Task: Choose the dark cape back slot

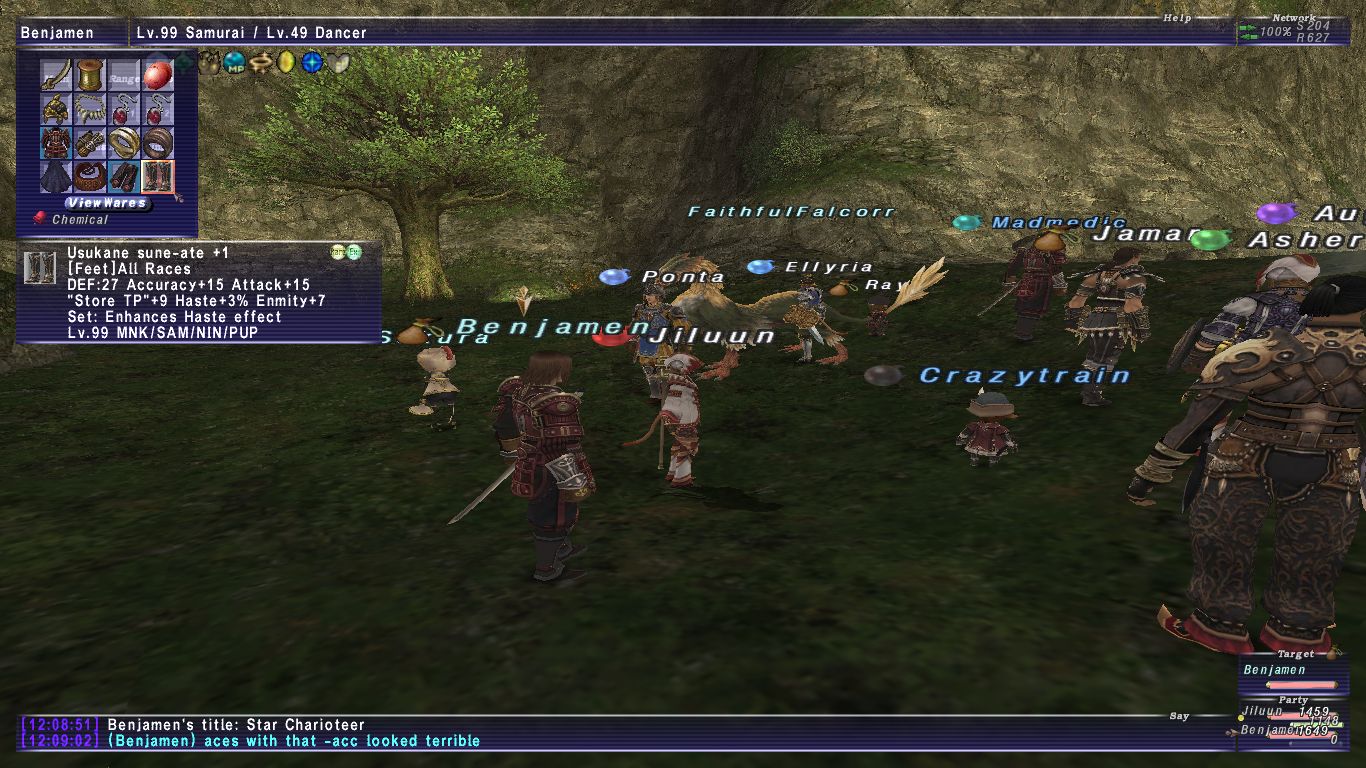Action: tap(57, 176)
